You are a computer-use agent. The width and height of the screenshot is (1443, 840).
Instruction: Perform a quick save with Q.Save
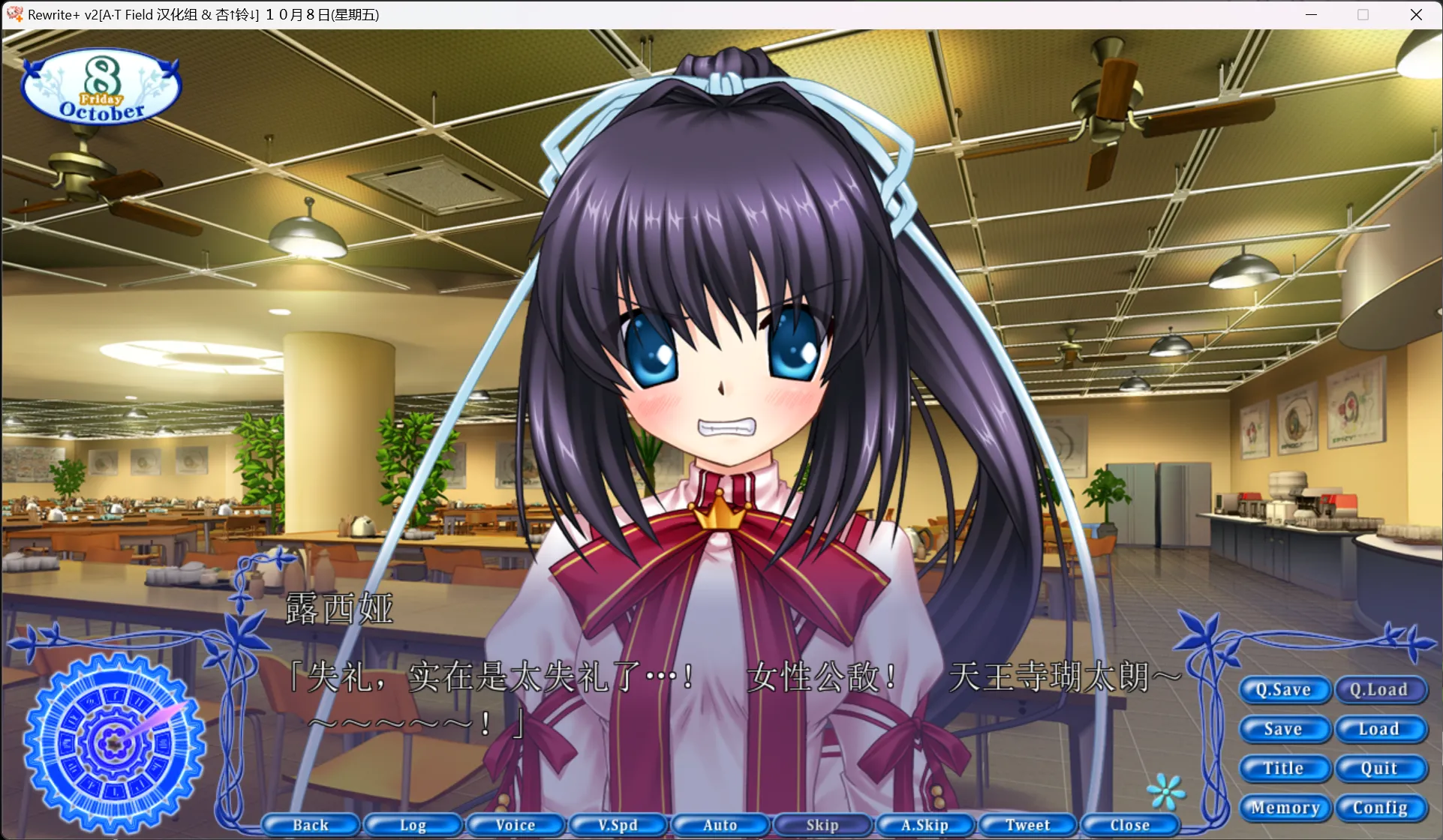point(1285,689)
